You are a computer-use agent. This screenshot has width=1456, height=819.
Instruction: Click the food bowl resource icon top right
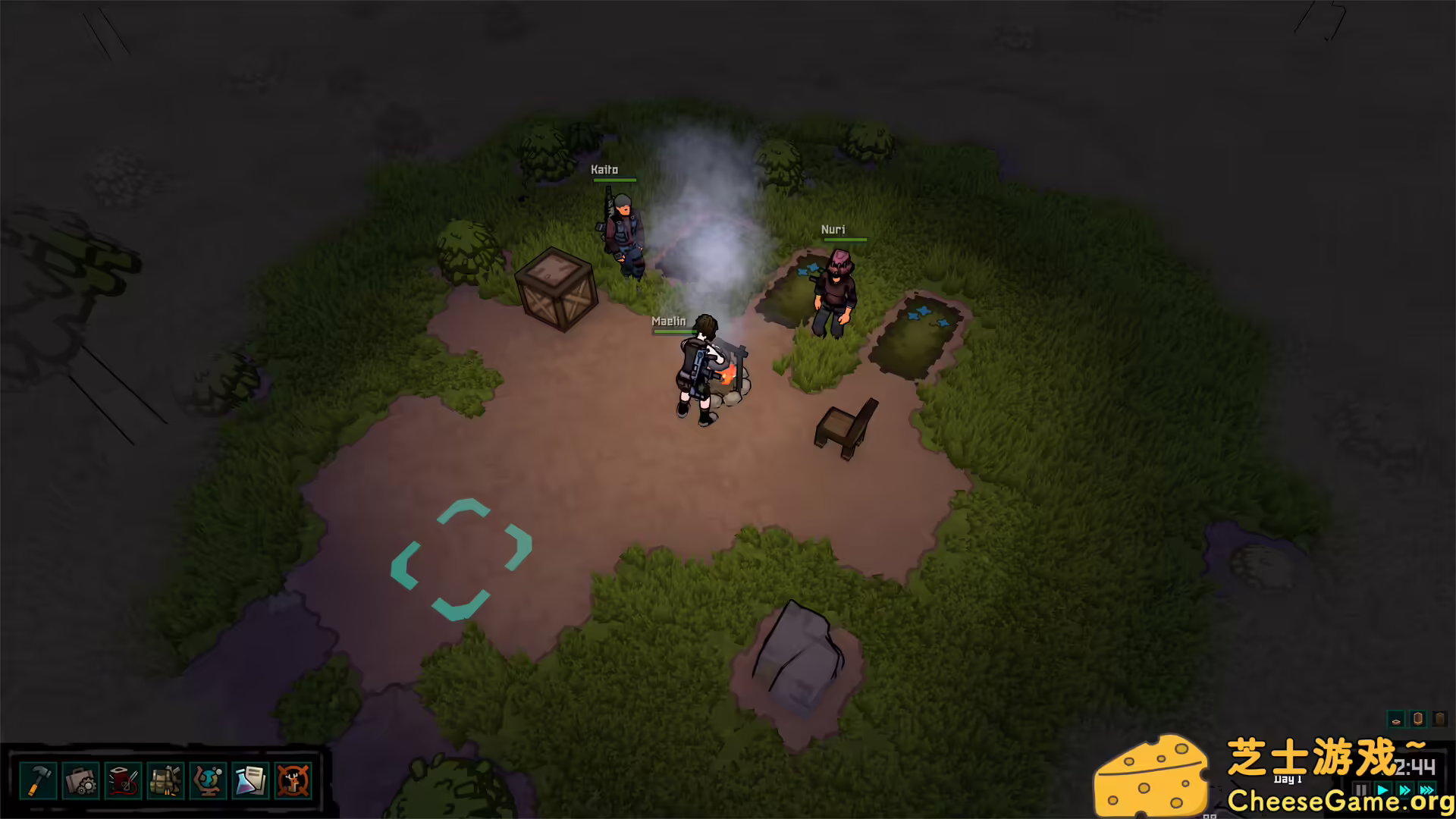click(1398, 721)
